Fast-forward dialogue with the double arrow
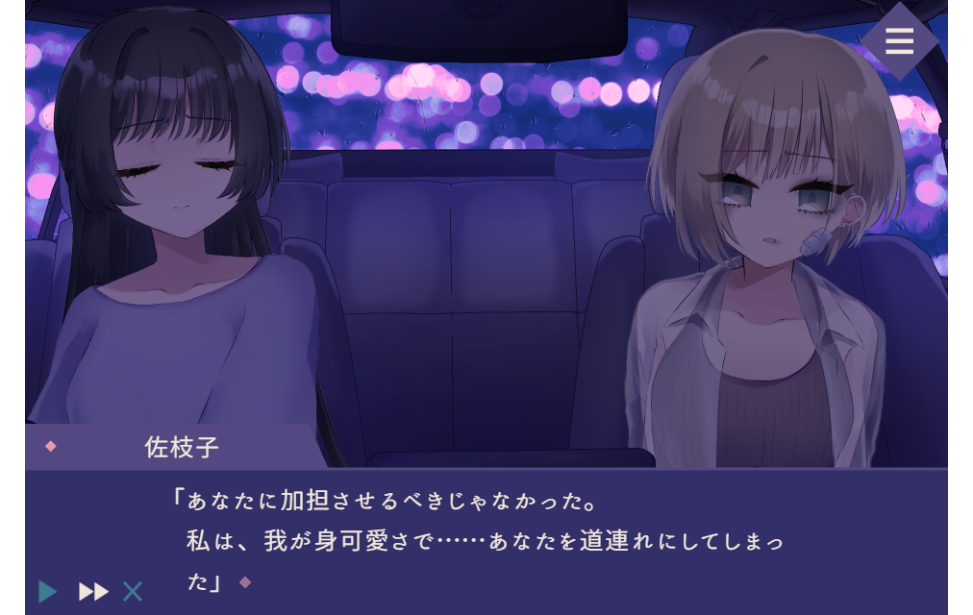 (93, 591)
